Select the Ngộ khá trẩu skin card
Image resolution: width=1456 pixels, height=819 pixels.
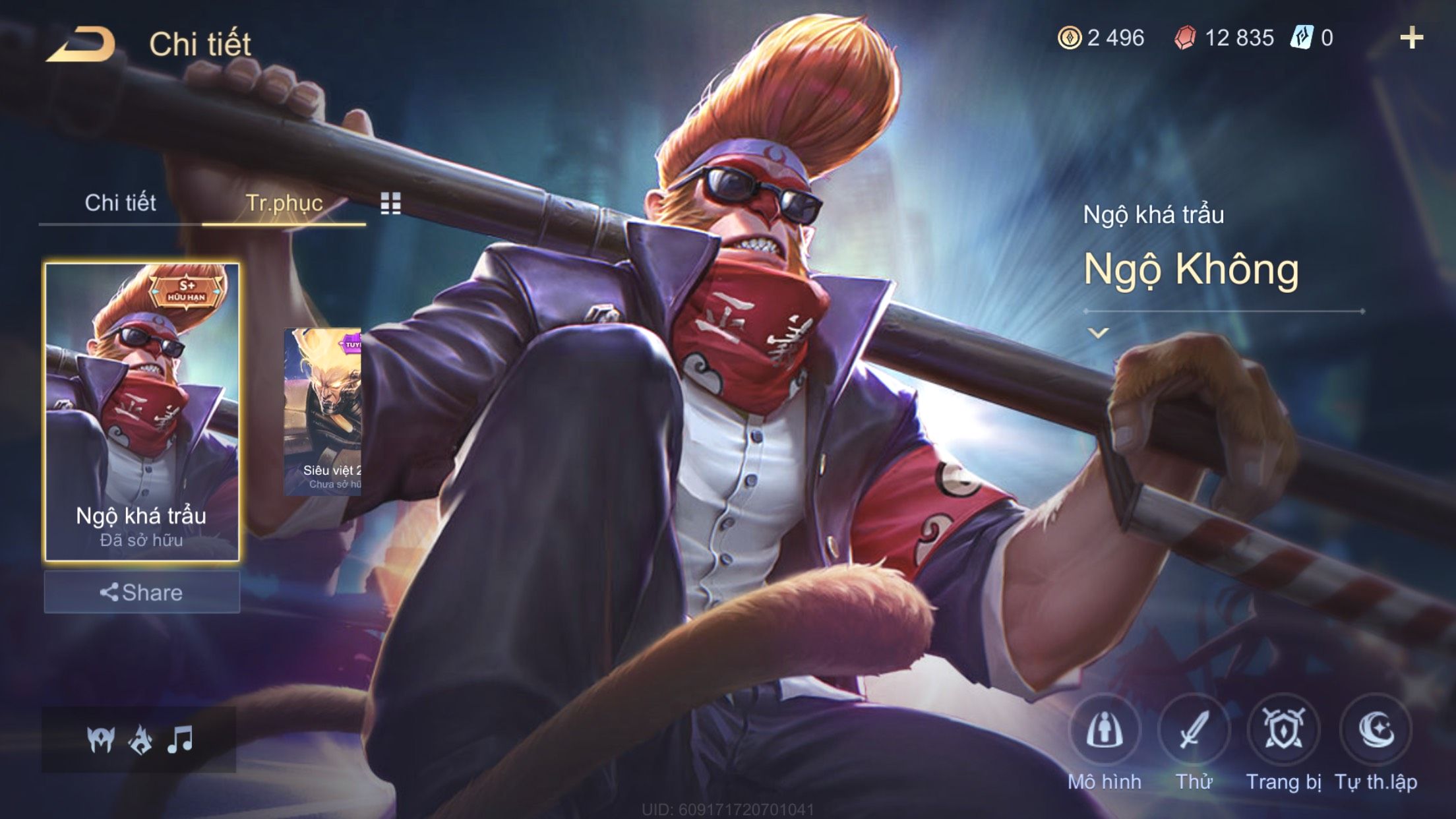click(142, 411)
